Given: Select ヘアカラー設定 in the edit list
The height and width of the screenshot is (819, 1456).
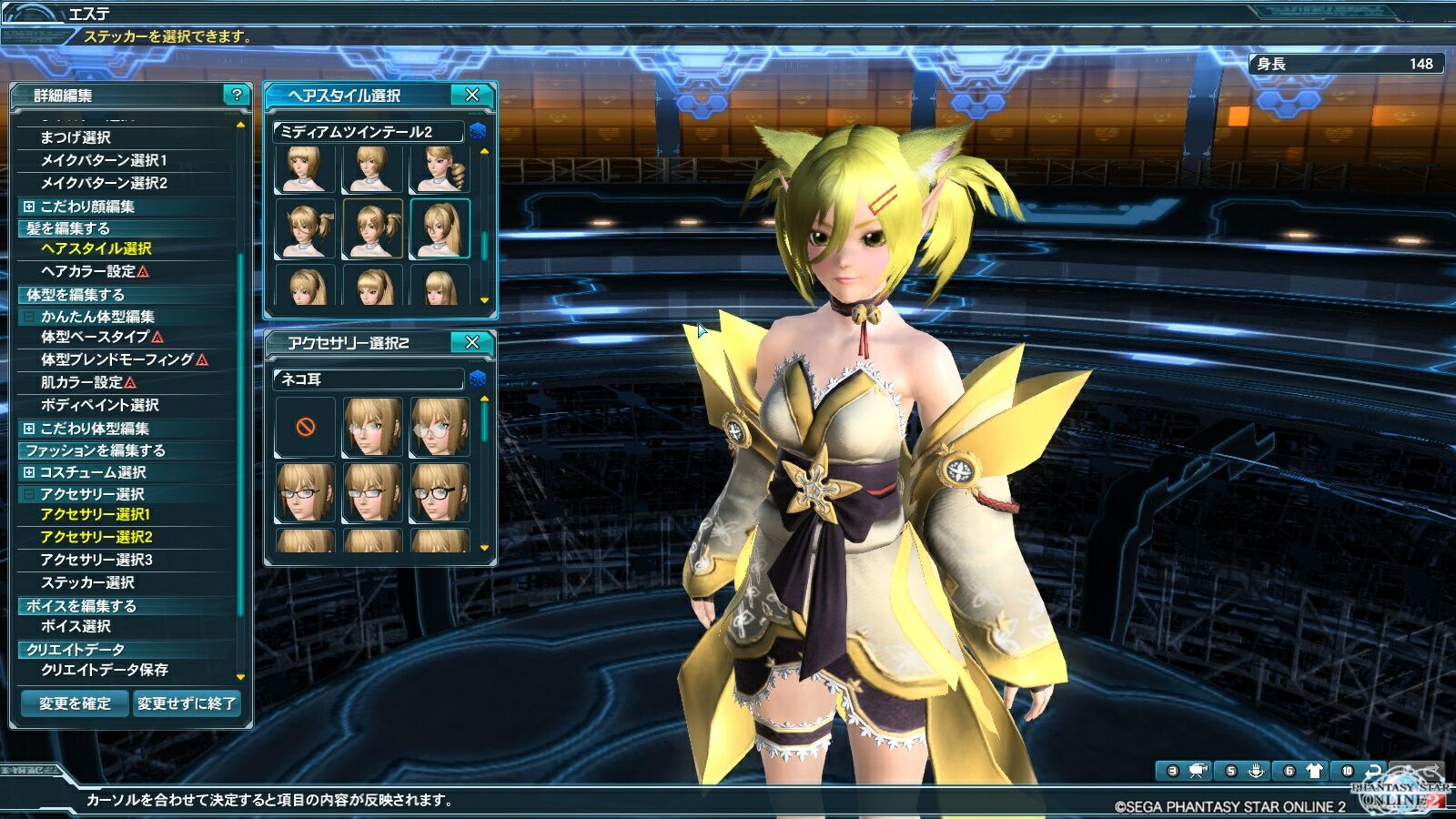Looking at the screenshot, I should (88, 271).
